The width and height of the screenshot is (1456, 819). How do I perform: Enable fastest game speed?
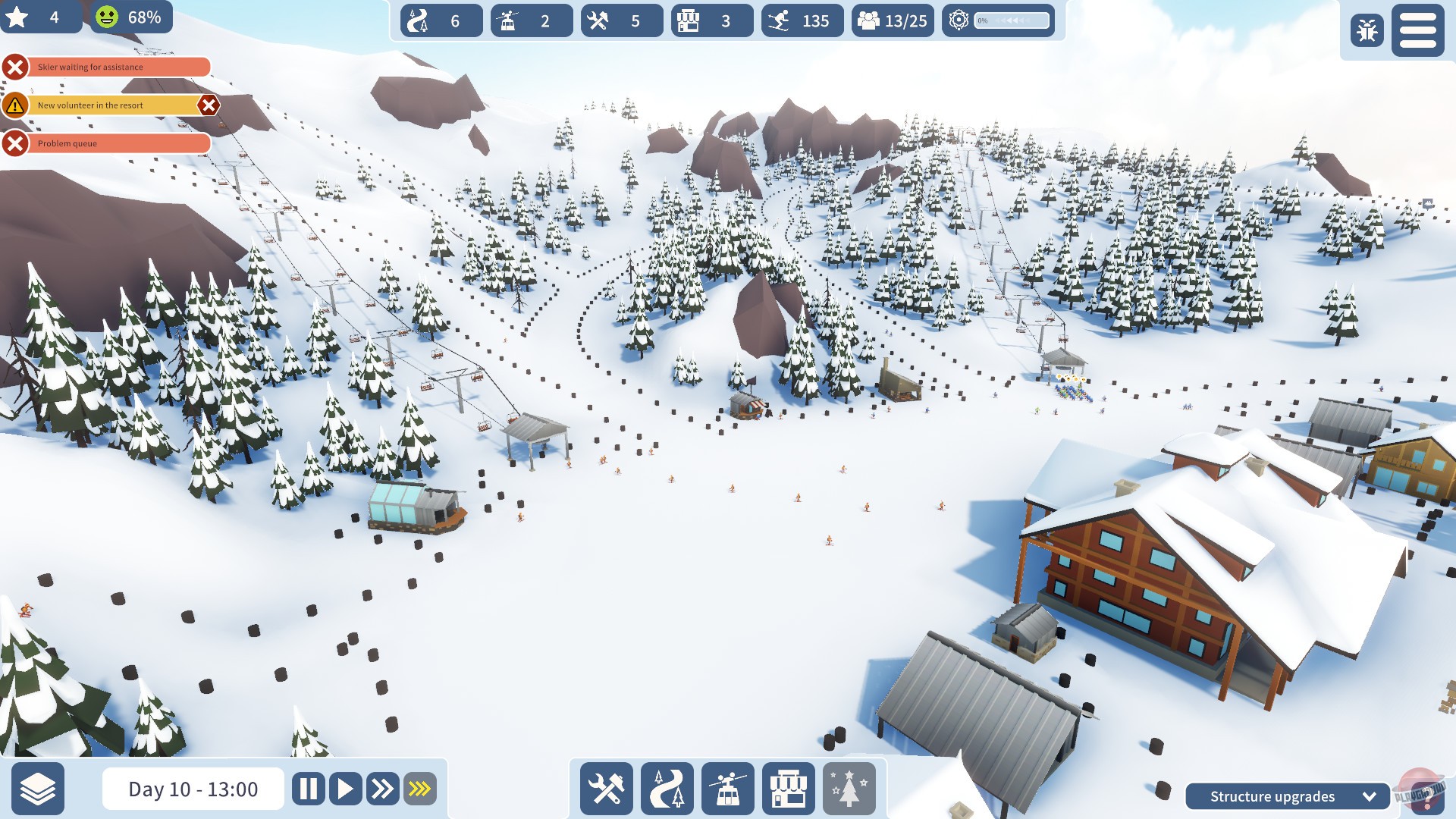click(x=418, y=789)
